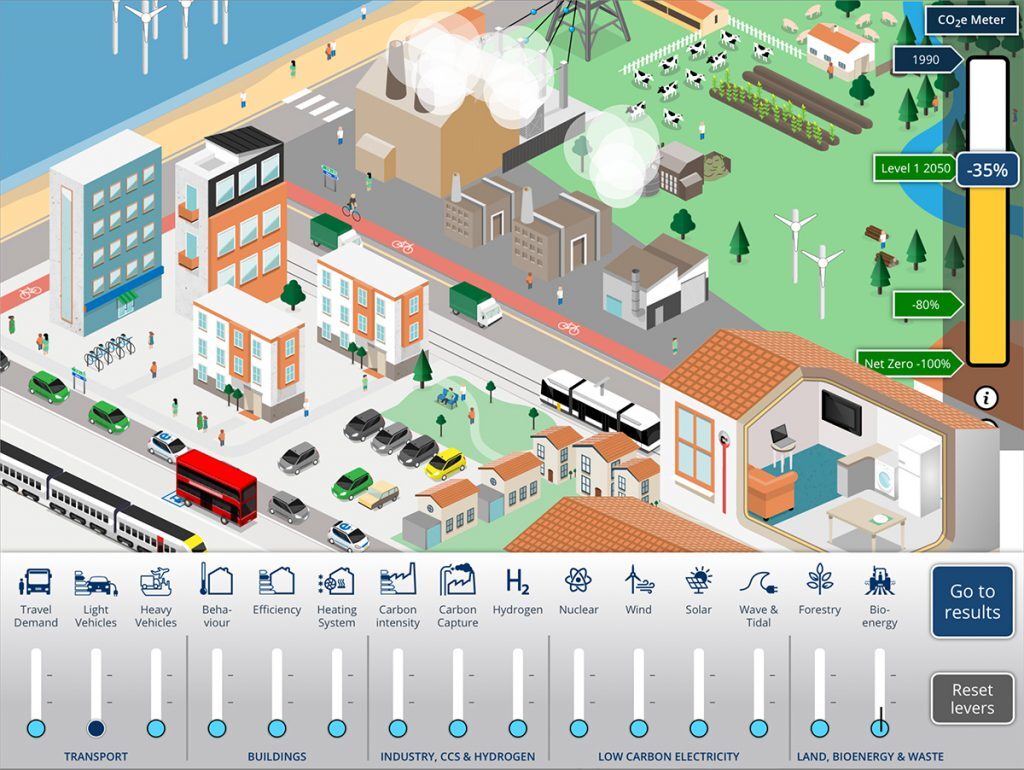Select the building Efficiency lever icon
The width and height of the screenshot is (1024, 770).
(276, 580)
